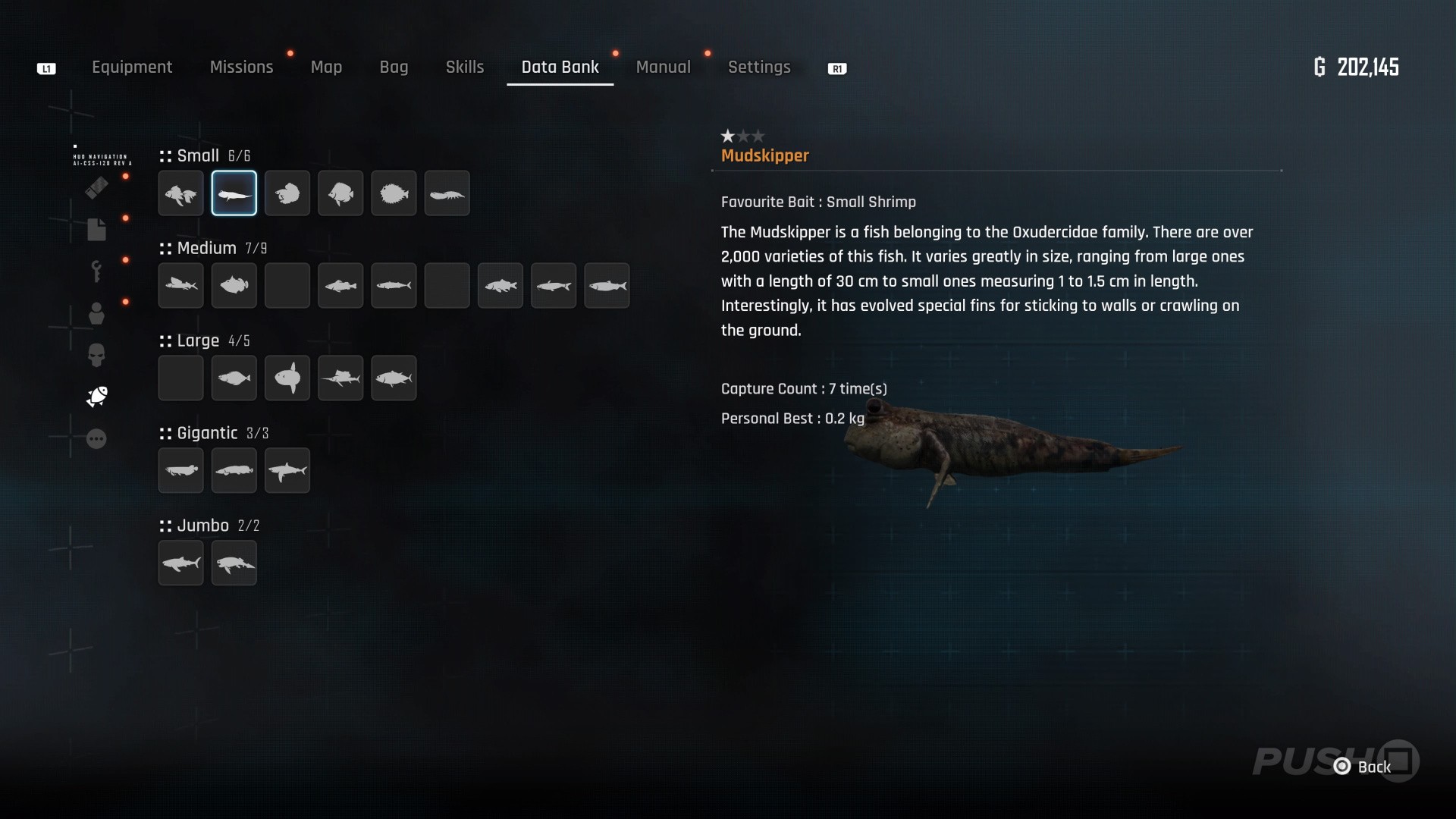The height and width of the screenshot is (819, 1456).
Task: Switch to the Skills tab
Action: 465,67
